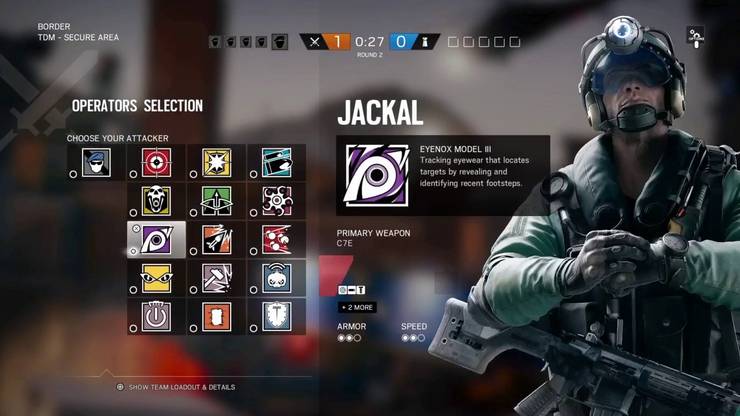Click the Eyenox Model III gadget icon
This screenshot has height=416, width=740.
(377, 175)
